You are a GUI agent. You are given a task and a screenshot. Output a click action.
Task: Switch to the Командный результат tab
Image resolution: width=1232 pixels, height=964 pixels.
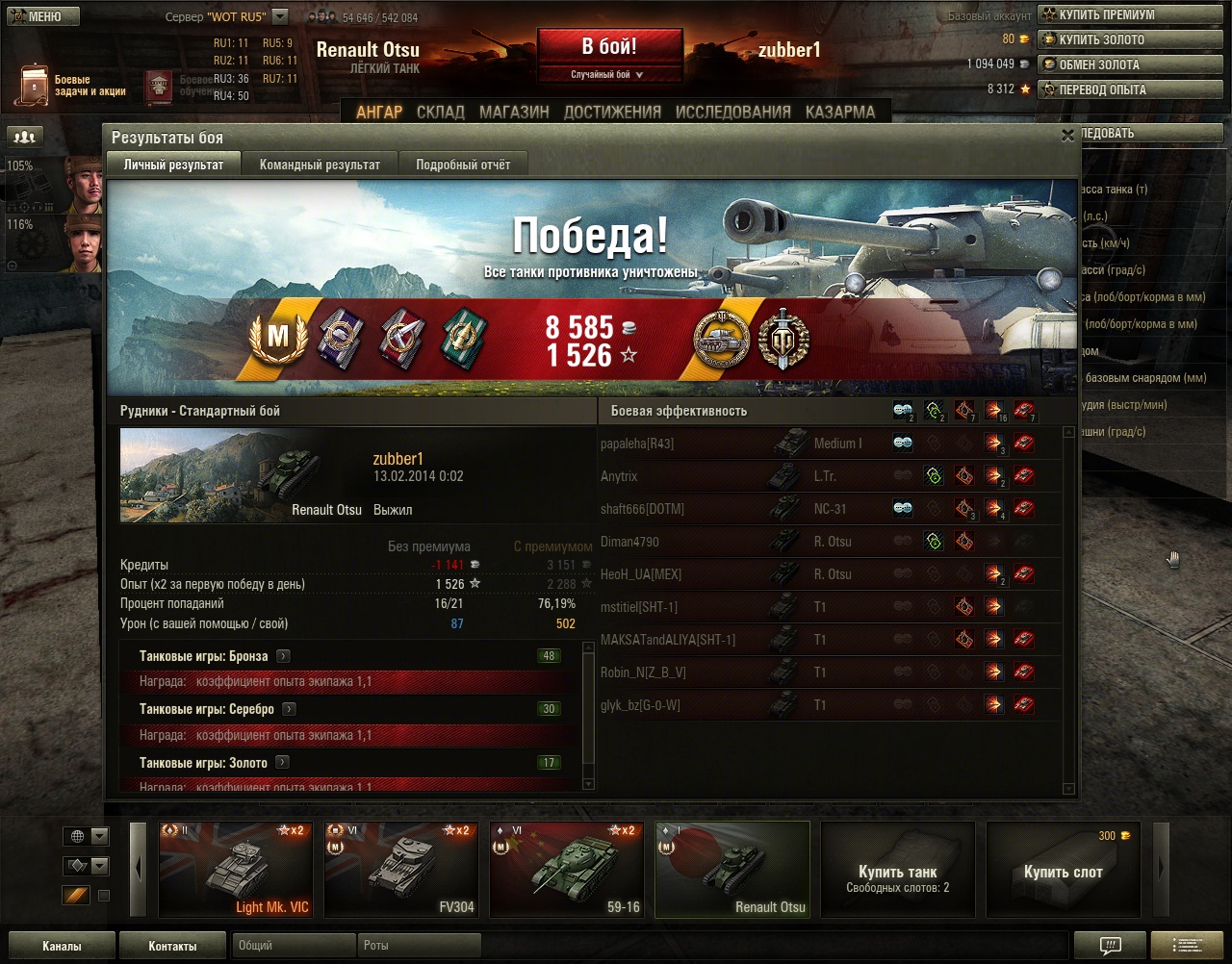click(x=320, y=165)
